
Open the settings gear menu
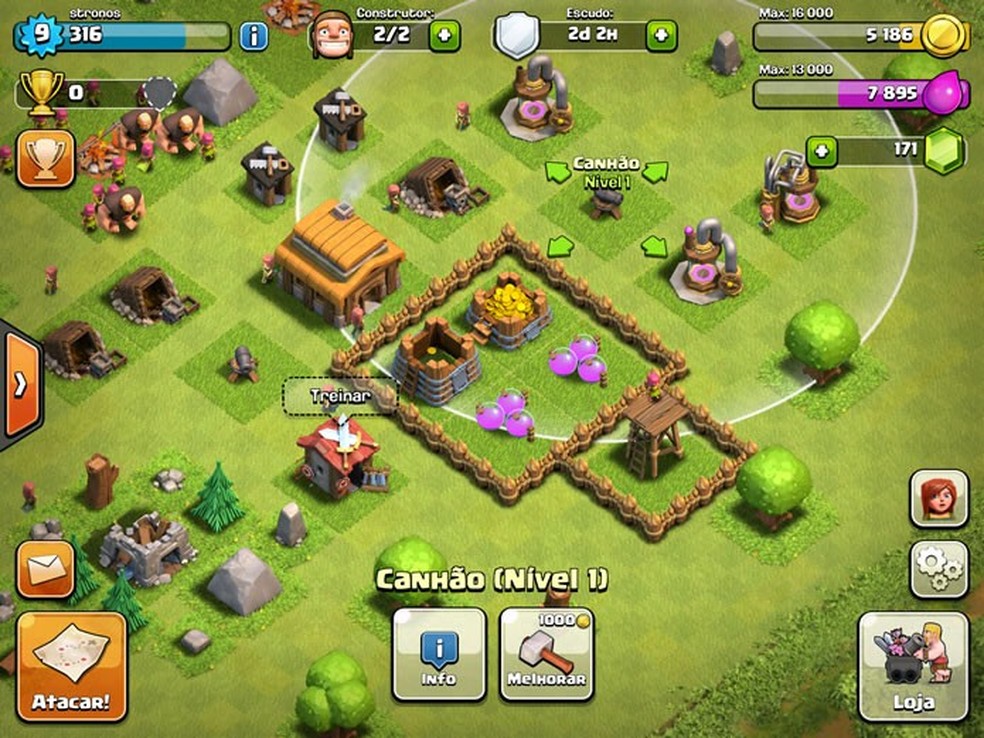point(938,569)
